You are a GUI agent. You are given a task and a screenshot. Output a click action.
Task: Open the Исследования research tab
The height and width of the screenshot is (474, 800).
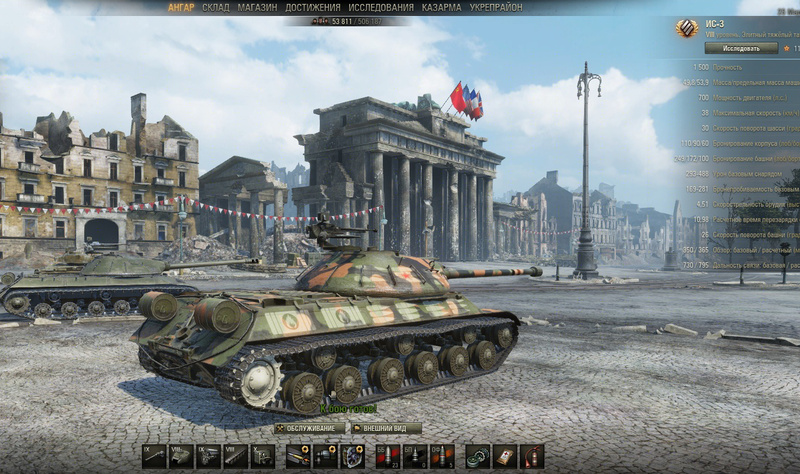click(381, 7)
